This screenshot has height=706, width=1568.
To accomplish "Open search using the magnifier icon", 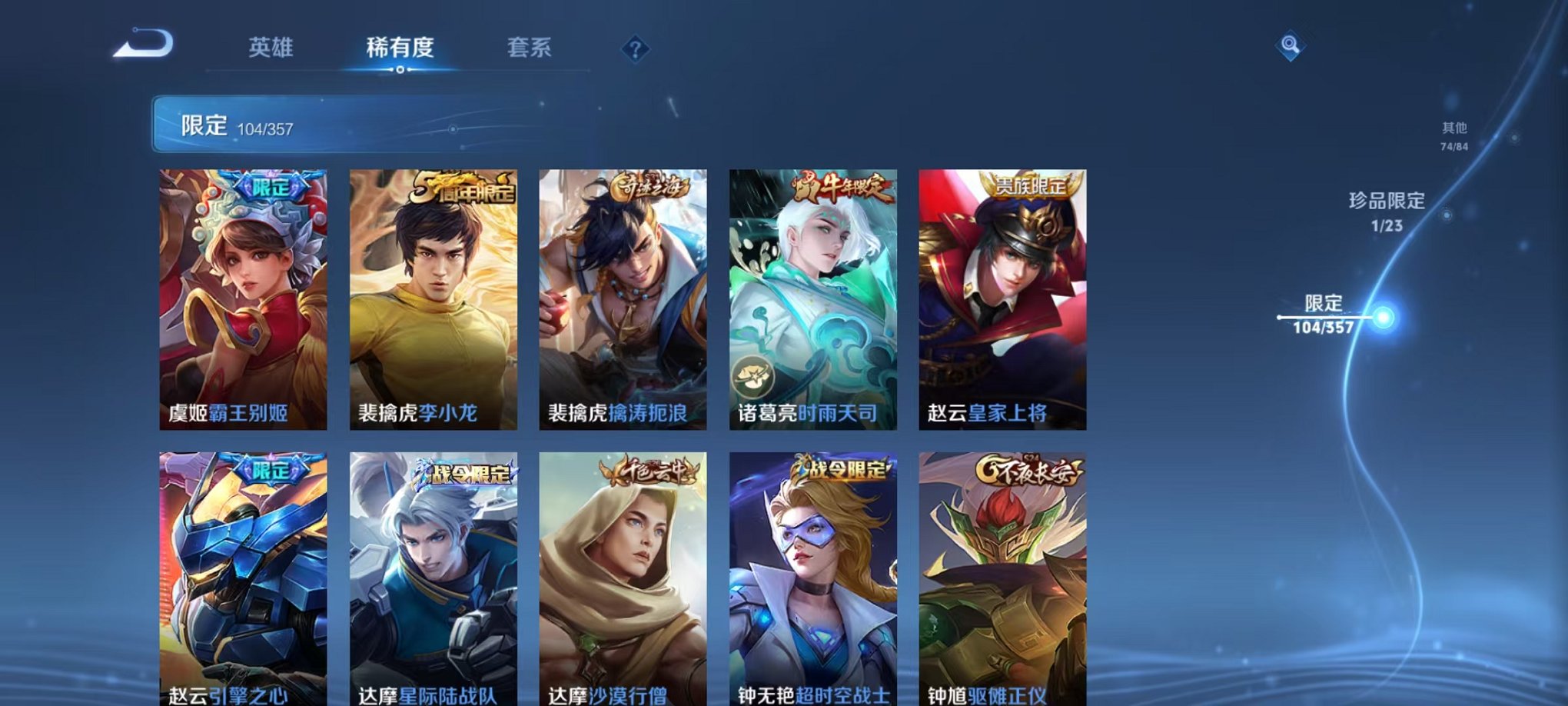I will tap(1291, 46).
